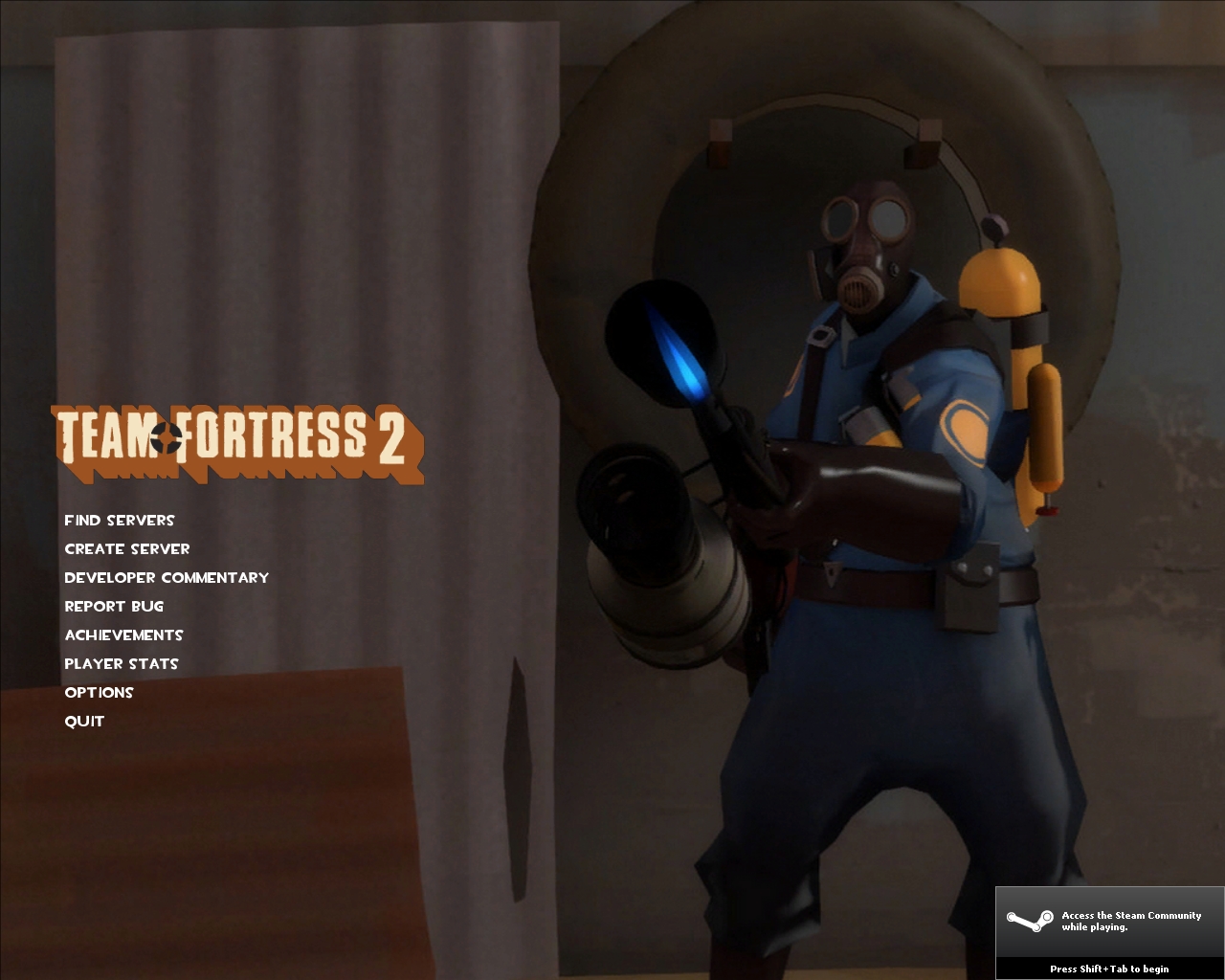Viewport: 1225px width, 980px height.
Task: Click the blue flame on the flamethrower
Action: [x=679, y=354]
